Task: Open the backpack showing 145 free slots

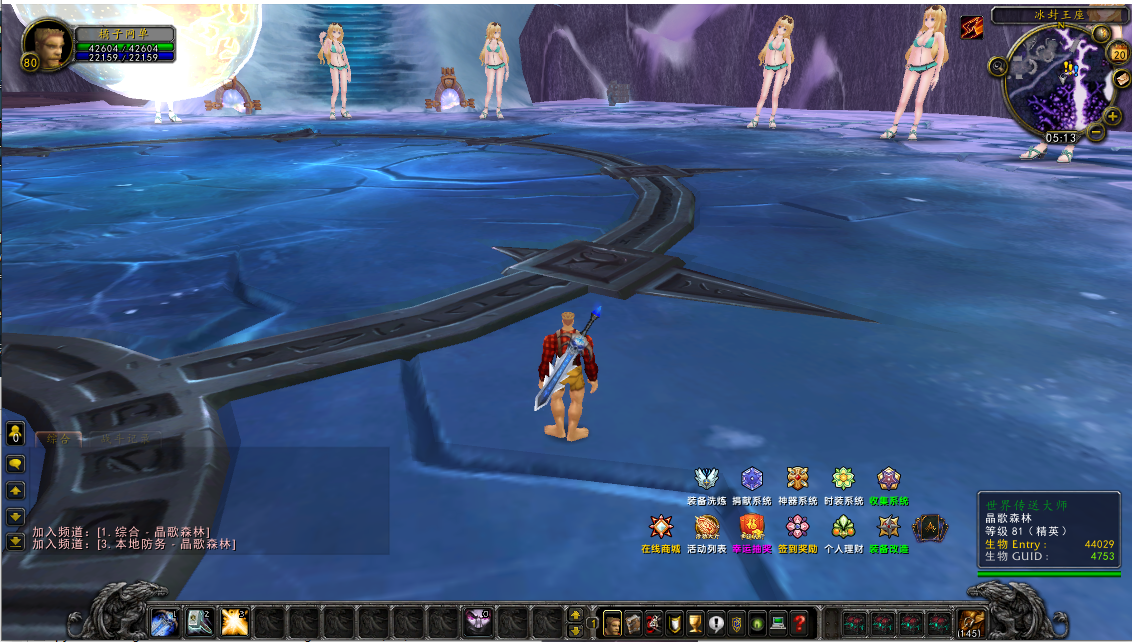Action: (968, 622)
